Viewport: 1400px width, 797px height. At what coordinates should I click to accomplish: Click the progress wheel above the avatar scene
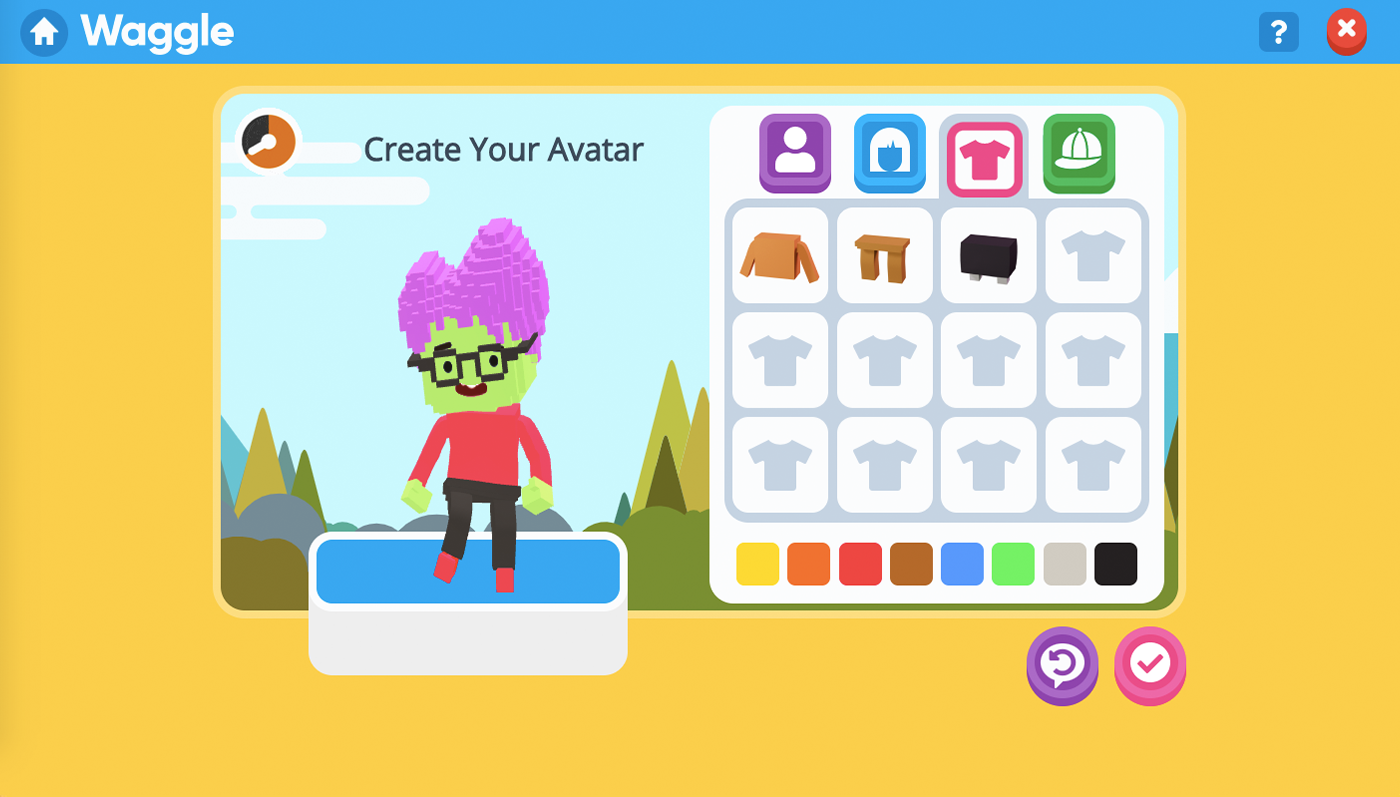[267, 140]
